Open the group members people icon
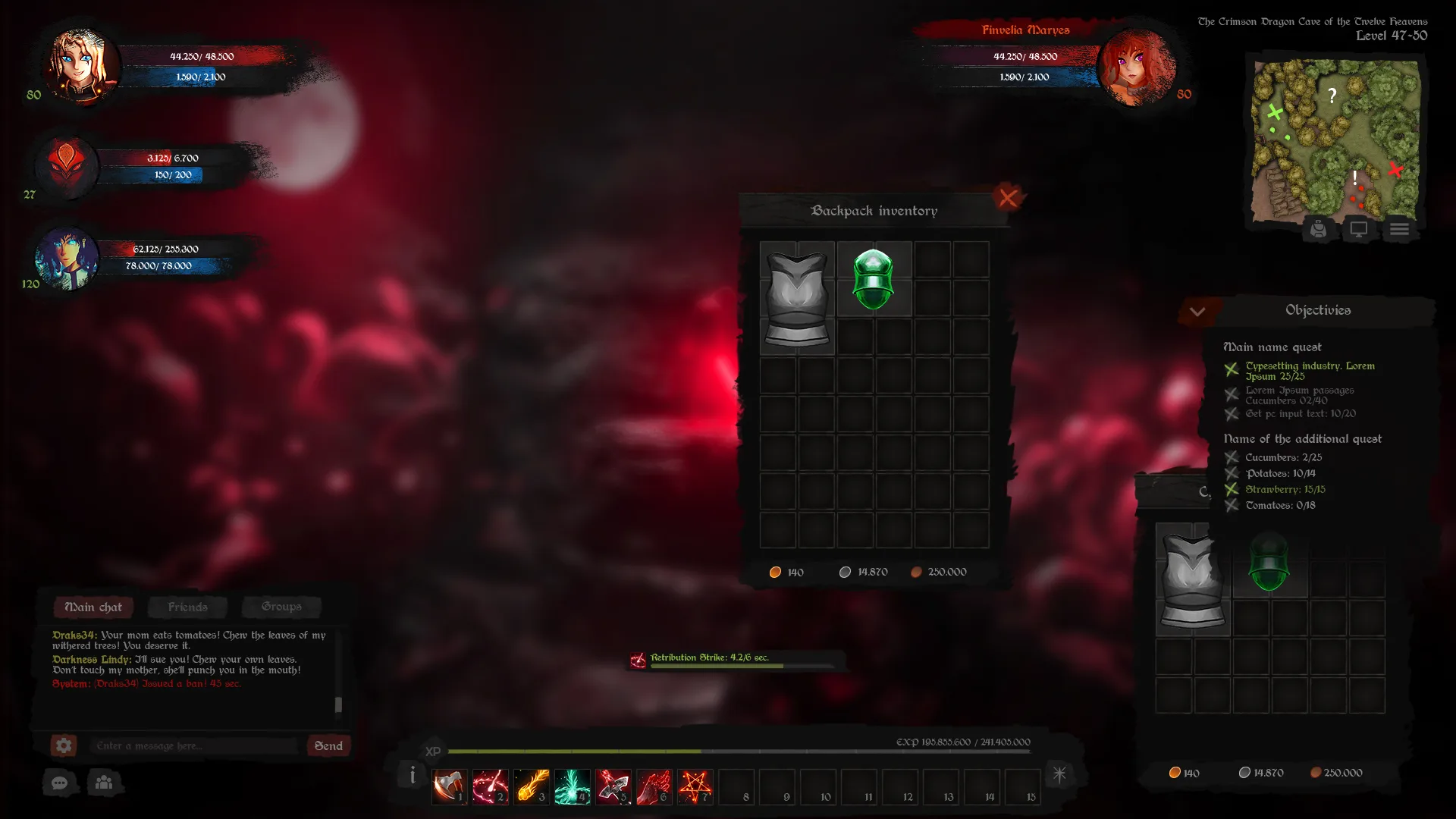1456x819 pixels. [105, 783]
